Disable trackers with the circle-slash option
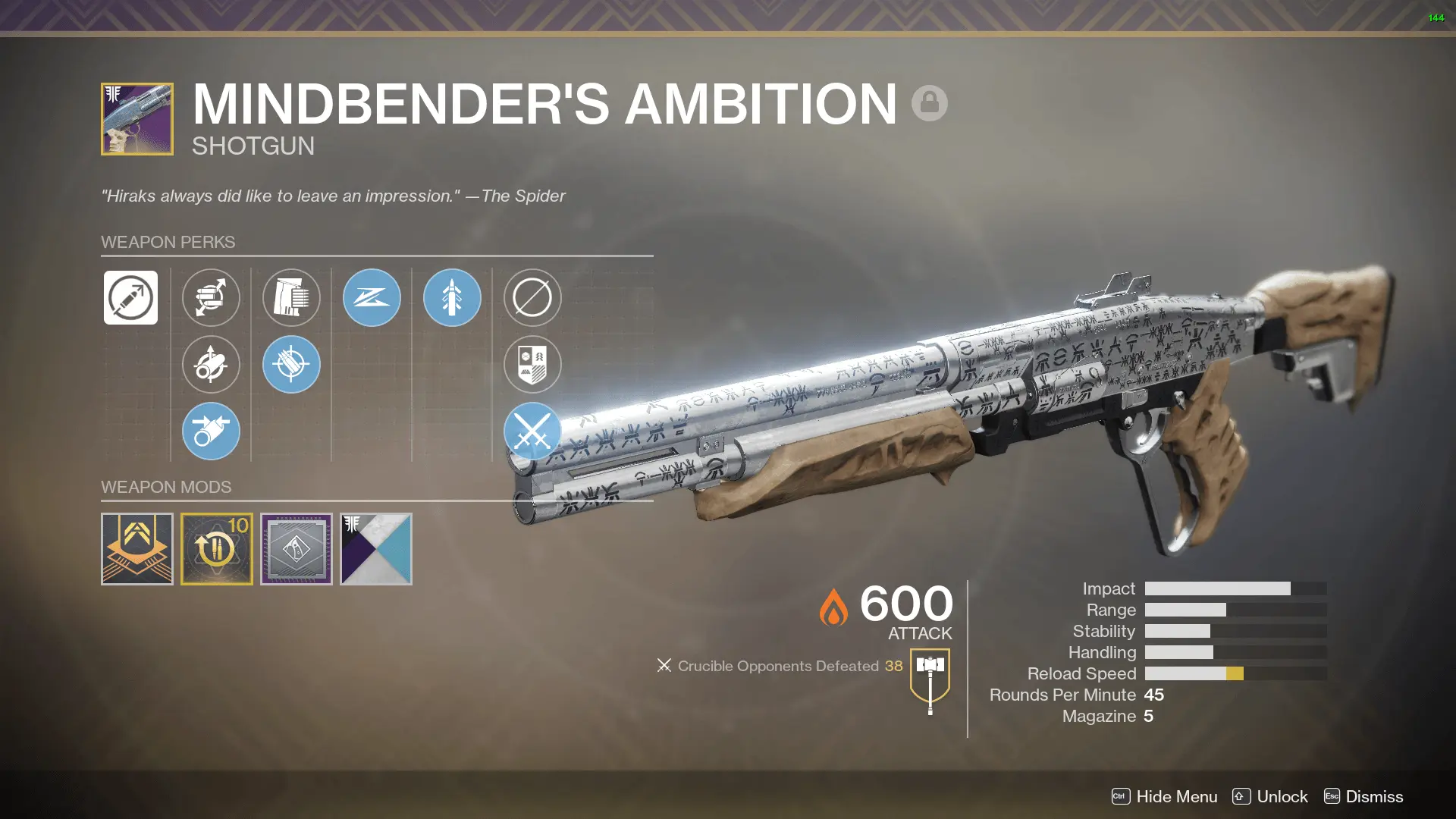Viewport: 1456px width, 819px height. [x=532, y=298]
